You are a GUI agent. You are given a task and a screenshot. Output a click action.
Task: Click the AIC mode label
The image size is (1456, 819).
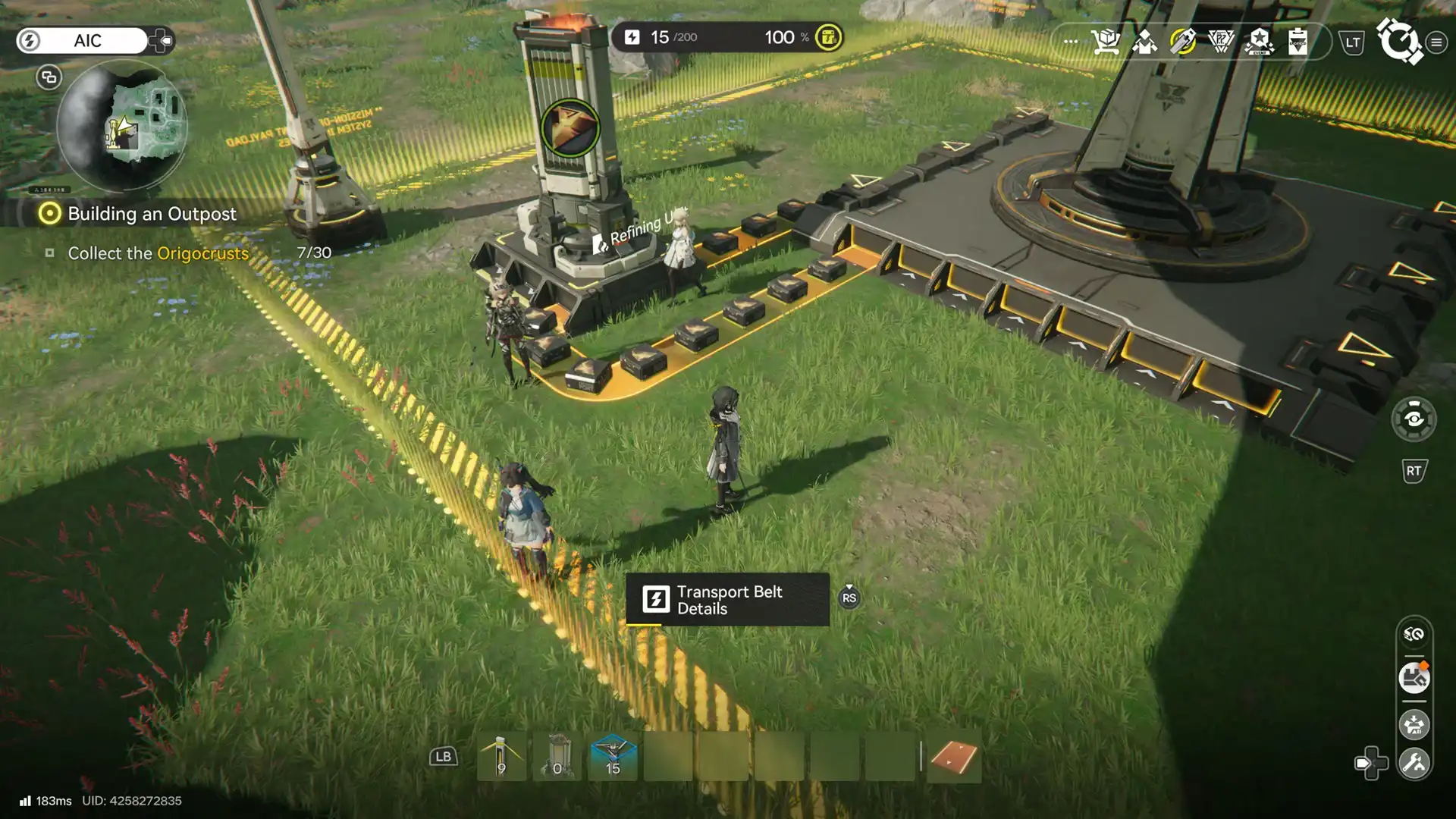coord(88,41)
